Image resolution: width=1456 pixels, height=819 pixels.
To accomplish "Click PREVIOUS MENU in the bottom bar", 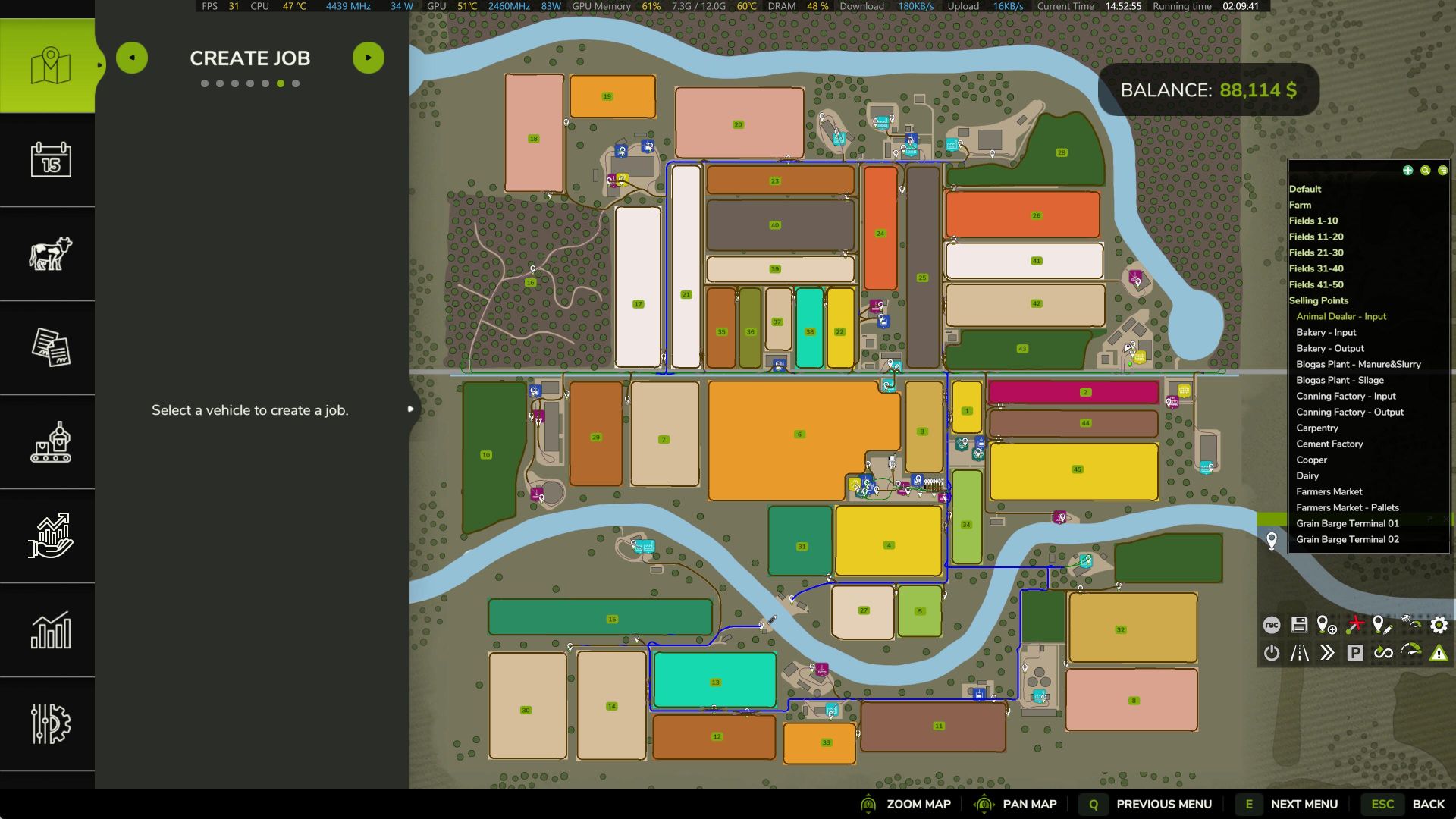I will [x=1164, y=804].
